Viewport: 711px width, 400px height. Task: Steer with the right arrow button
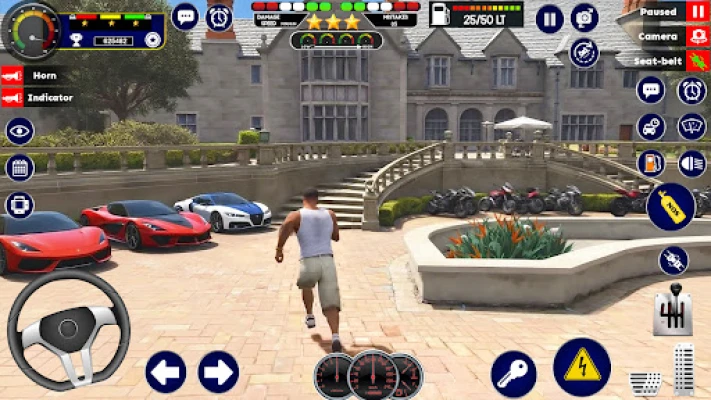(x=218, y=372)
